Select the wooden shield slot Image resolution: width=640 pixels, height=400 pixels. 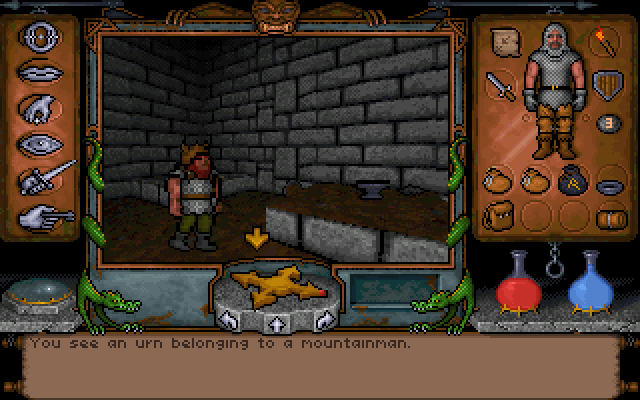604,86
